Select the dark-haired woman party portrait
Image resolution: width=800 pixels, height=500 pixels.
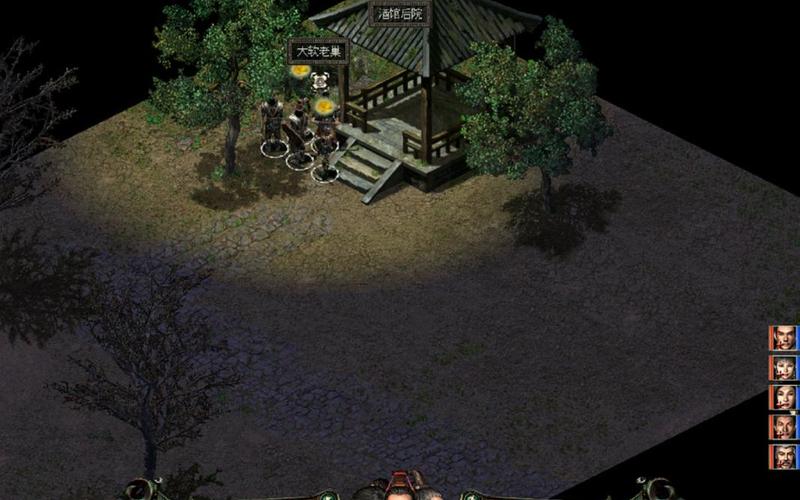[784, 397]
